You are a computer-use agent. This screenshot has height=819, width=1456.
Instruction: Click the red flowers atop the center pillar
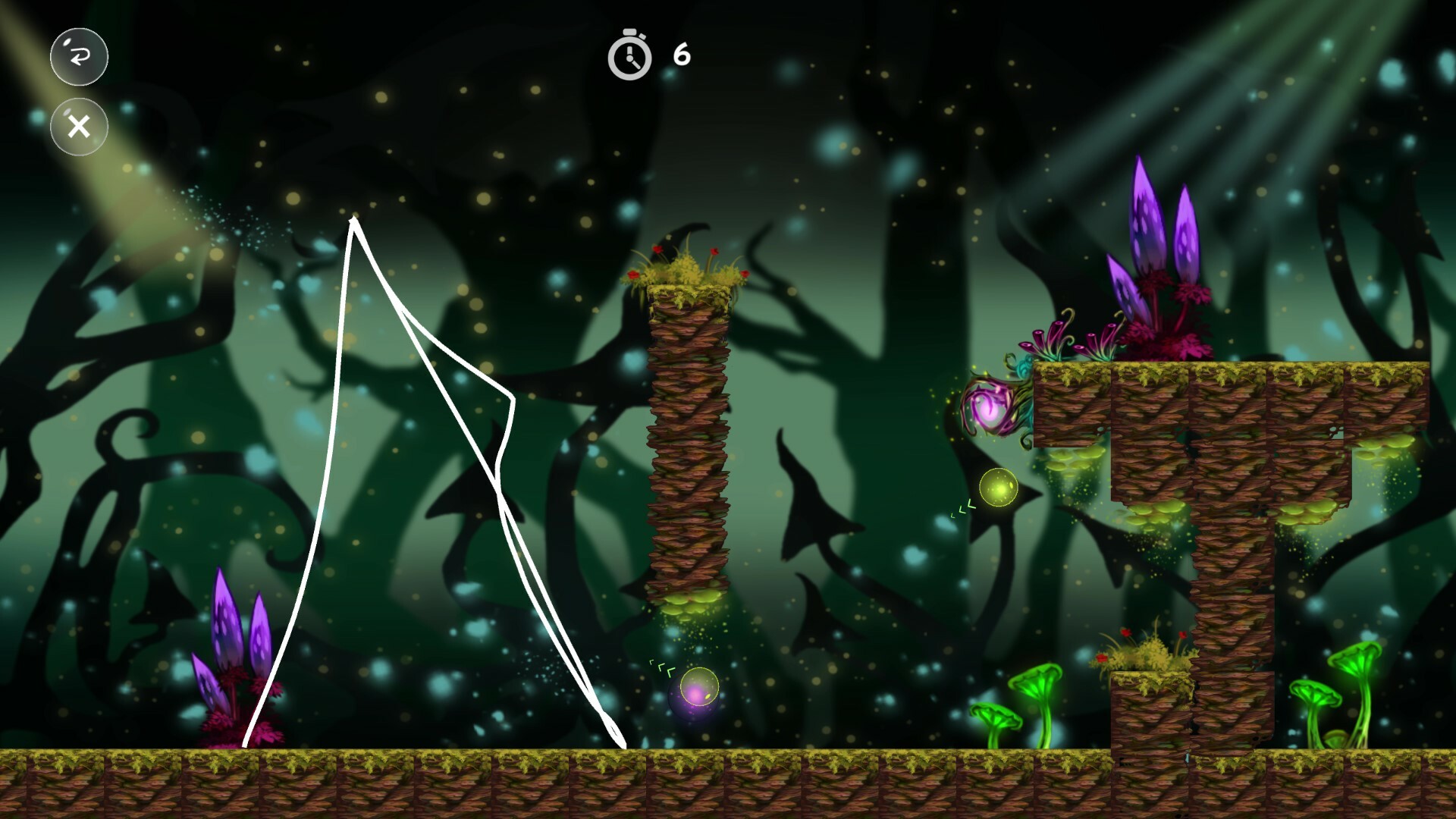click(x=686, y=262)
